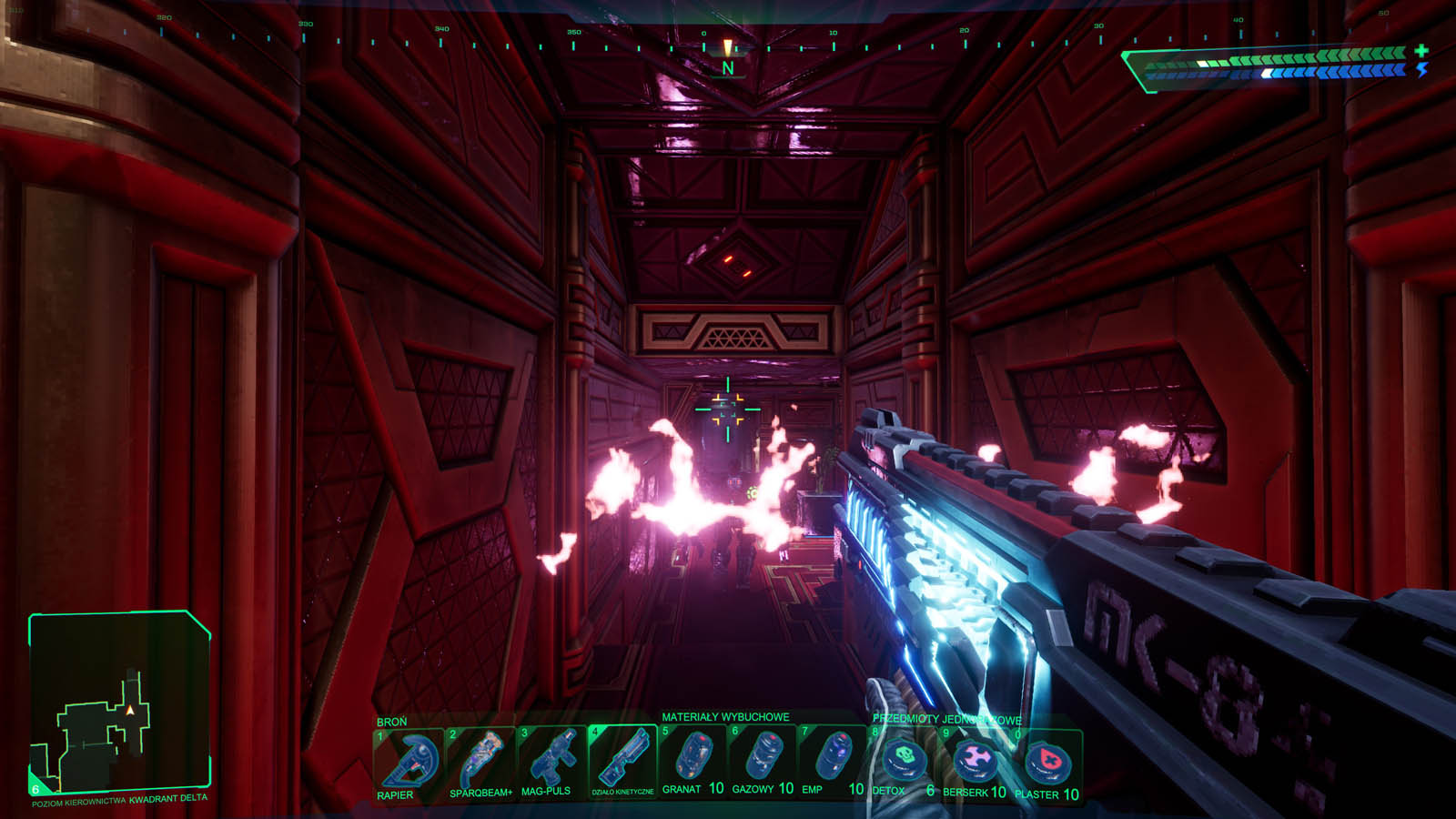Apply the Plaster healing patch
This screenshot has width=1456, height=819.
point(1047,763)
